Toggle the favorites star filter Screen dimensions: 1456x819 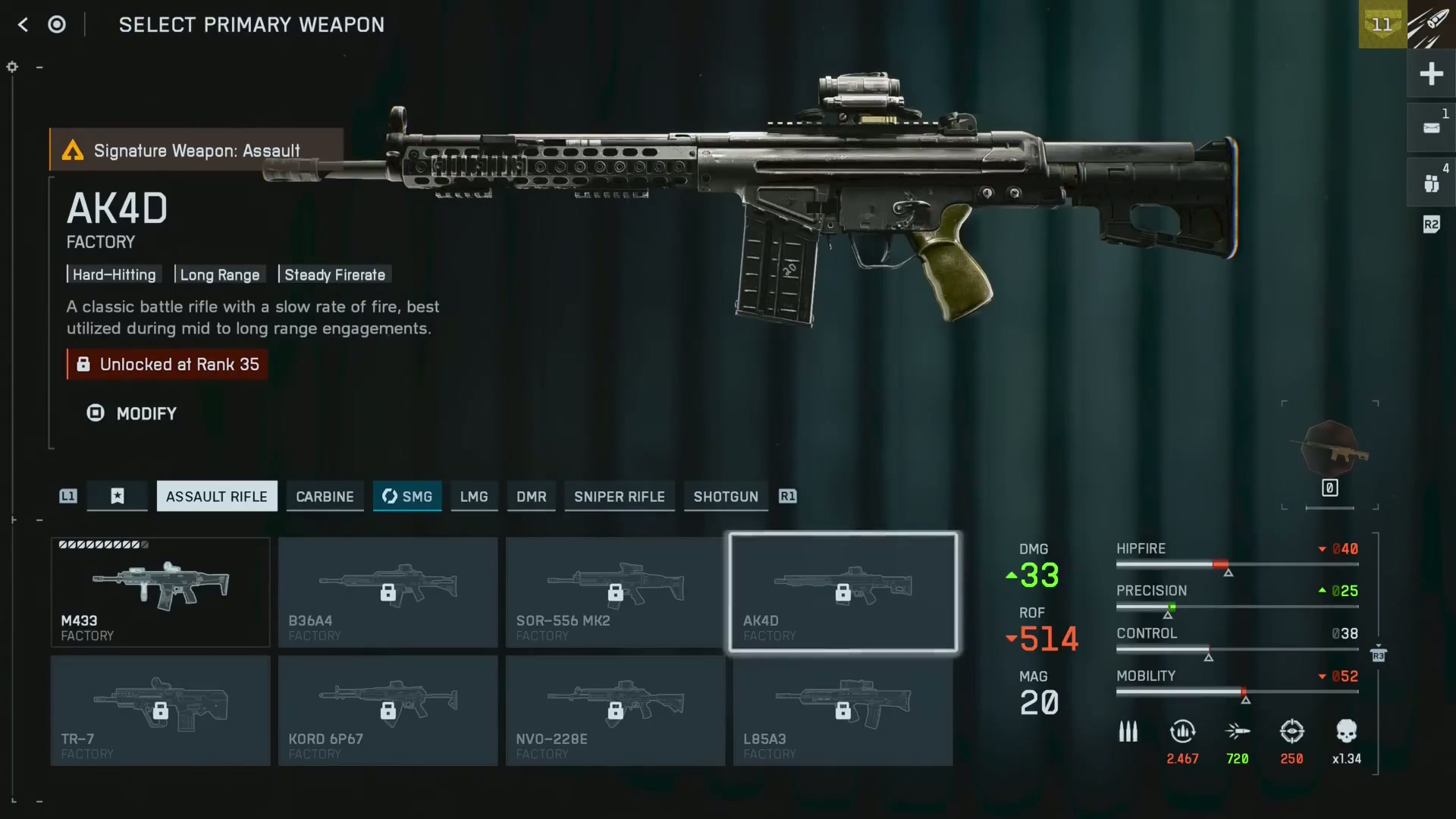coord(117,496)
